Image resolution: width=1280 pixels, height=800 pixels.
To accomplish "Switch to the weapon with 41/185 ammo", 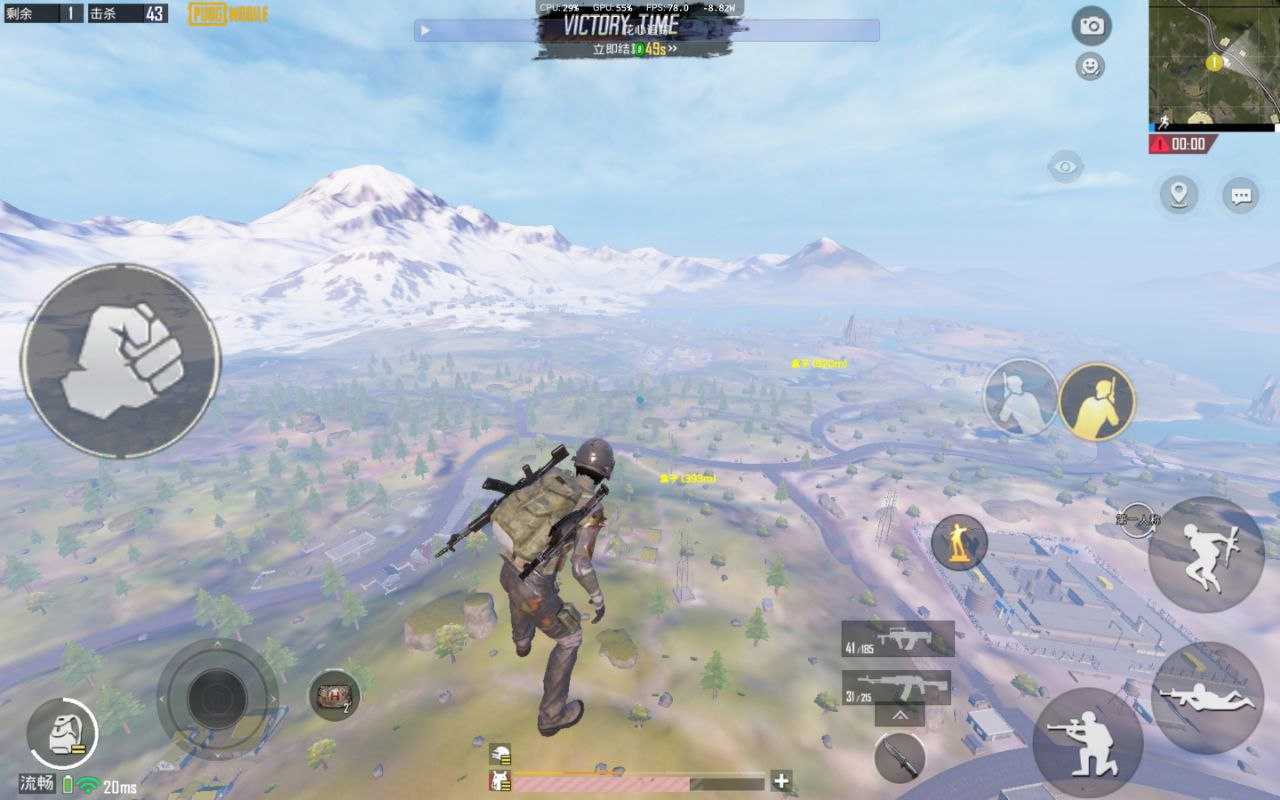I will coord(897,639).
